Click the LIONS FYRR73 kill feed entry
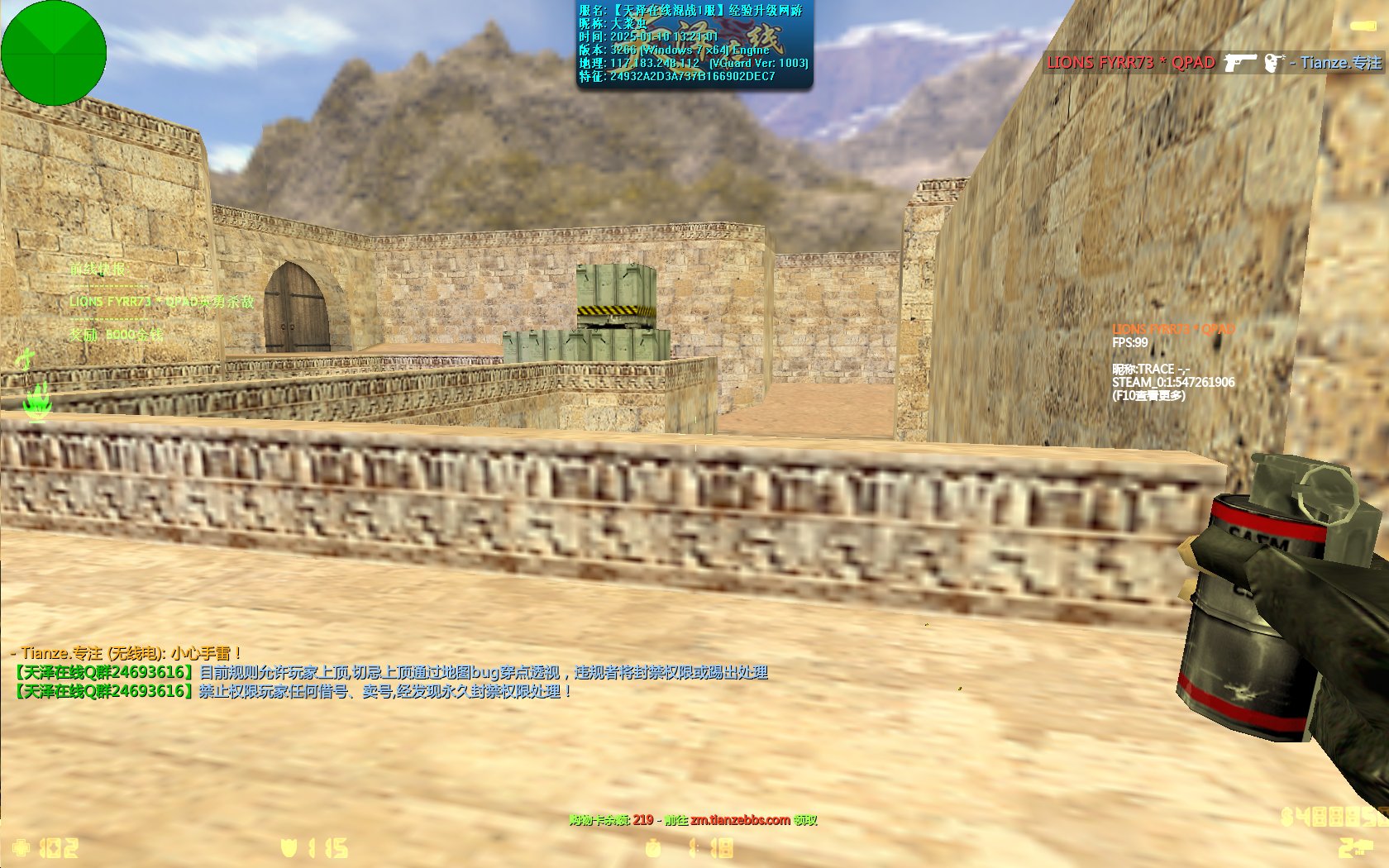Screen dimensions: 1389x868 coord(1130,63)
